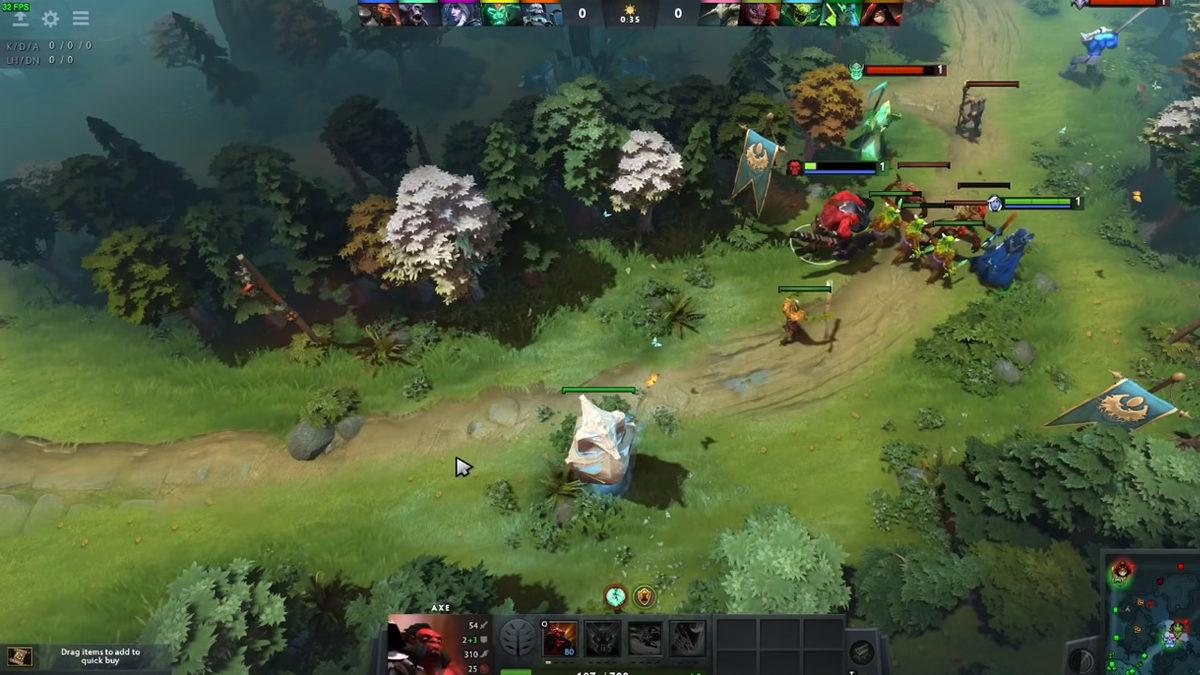
Task: Open the settings gear menu
Action: pos(50,19)
